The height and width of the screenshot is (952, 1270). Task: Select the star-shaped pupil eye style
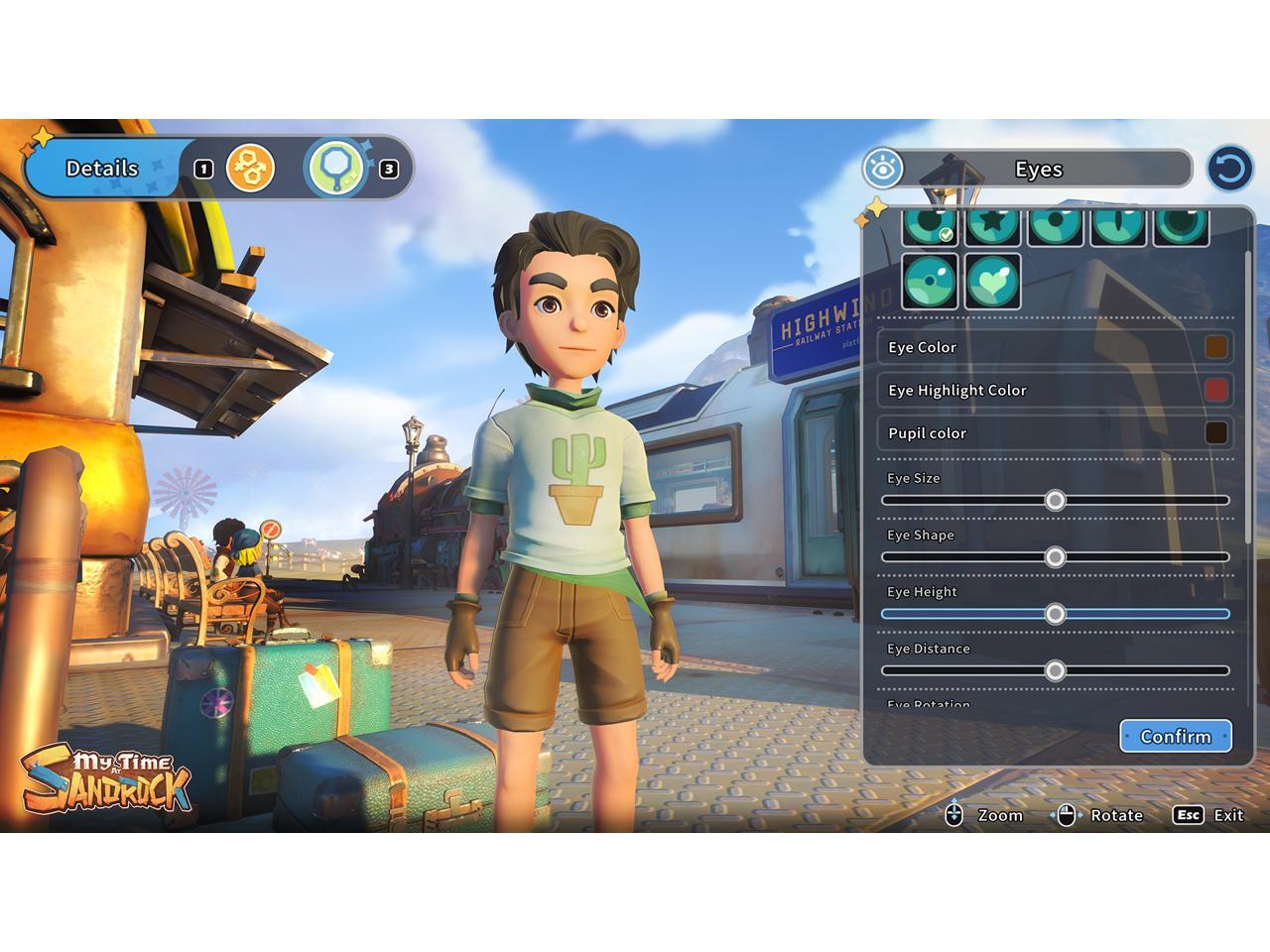tap(993, 226)
